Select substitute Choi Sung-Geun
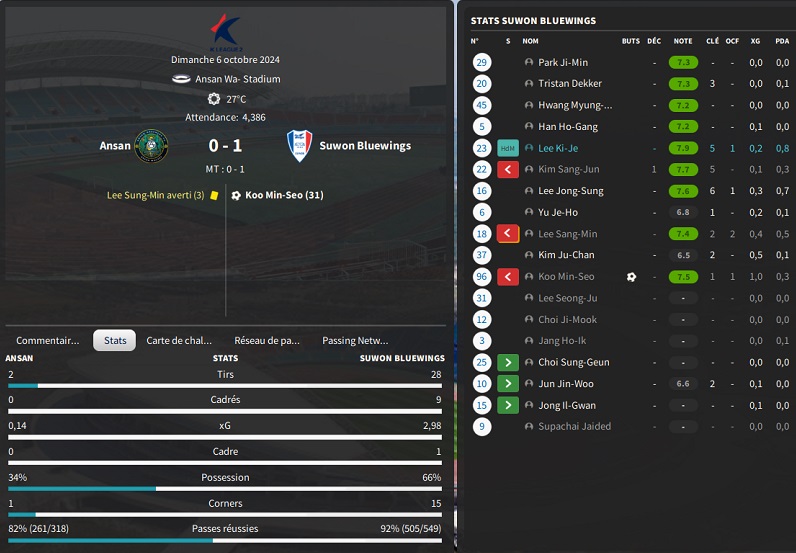Image resolution: width=796 pixels, height=553 pixels. [x=574, y=362]
